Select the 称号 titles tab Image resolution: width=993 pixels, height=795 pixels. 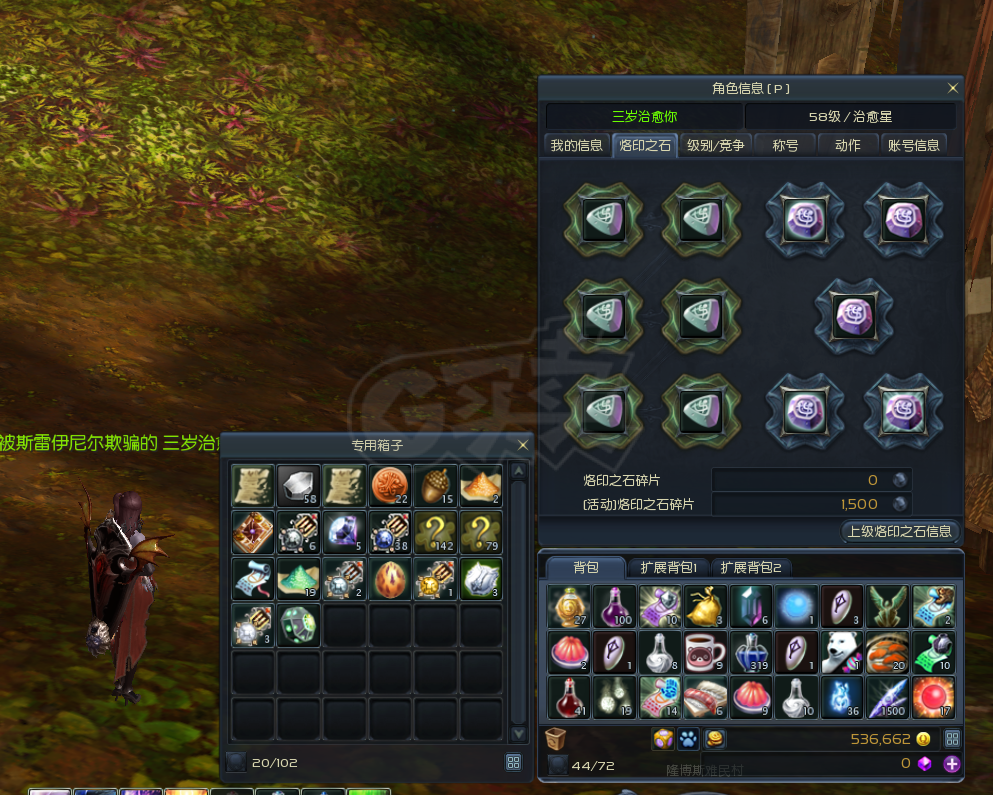[785, 145]
